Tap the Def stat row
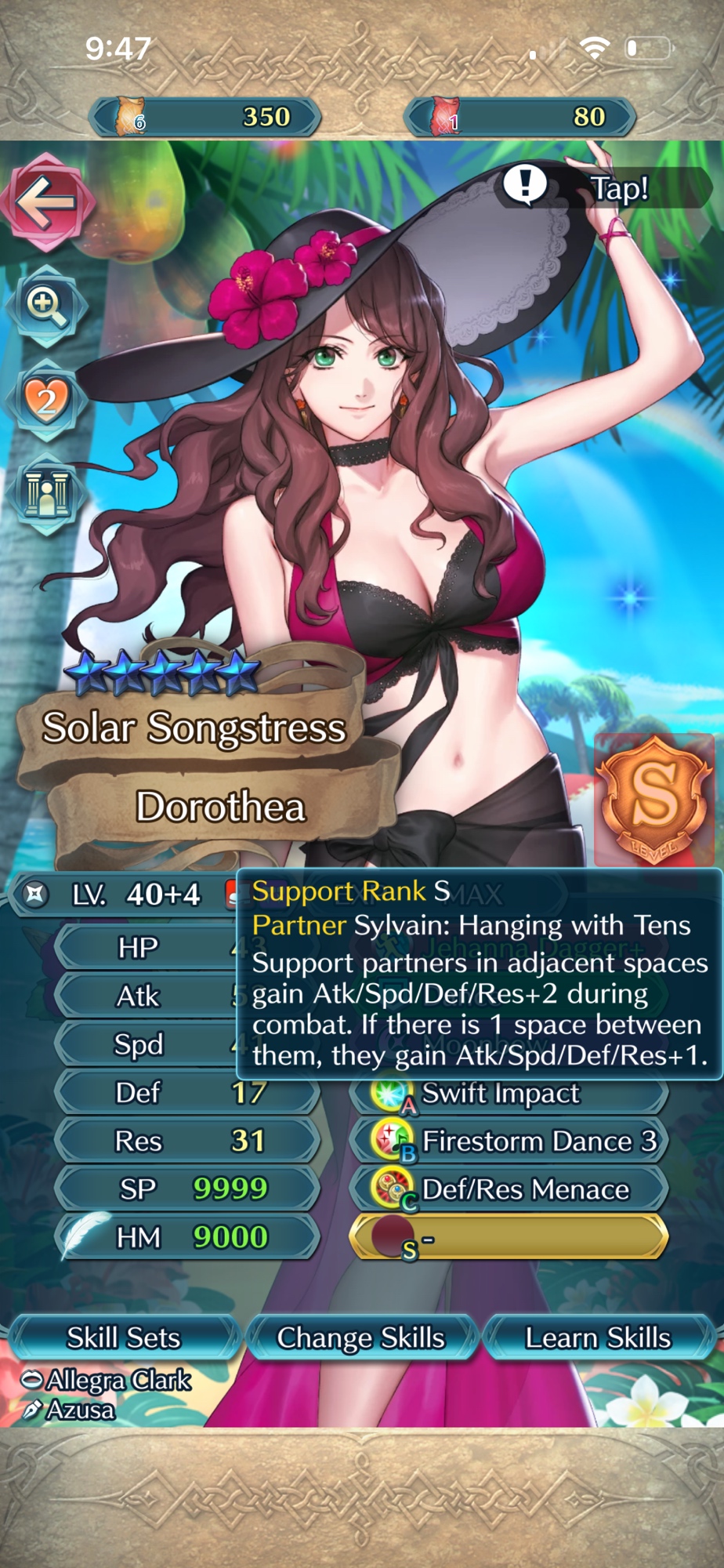This screenshot has width=724, height=1568. (x=186, y=1093)
